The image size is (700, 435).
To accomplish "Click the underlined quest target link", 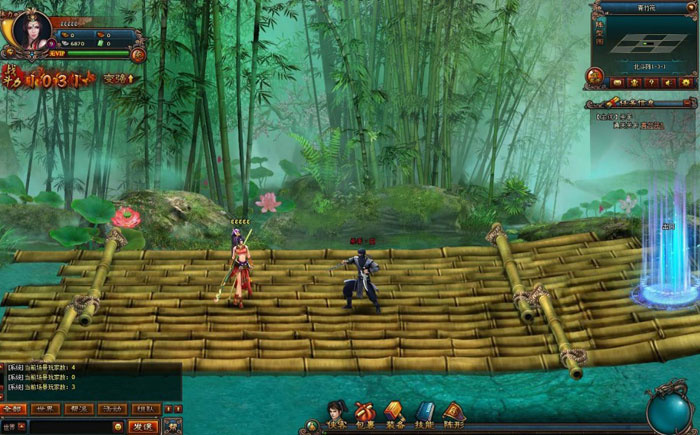I will [652, 126].
